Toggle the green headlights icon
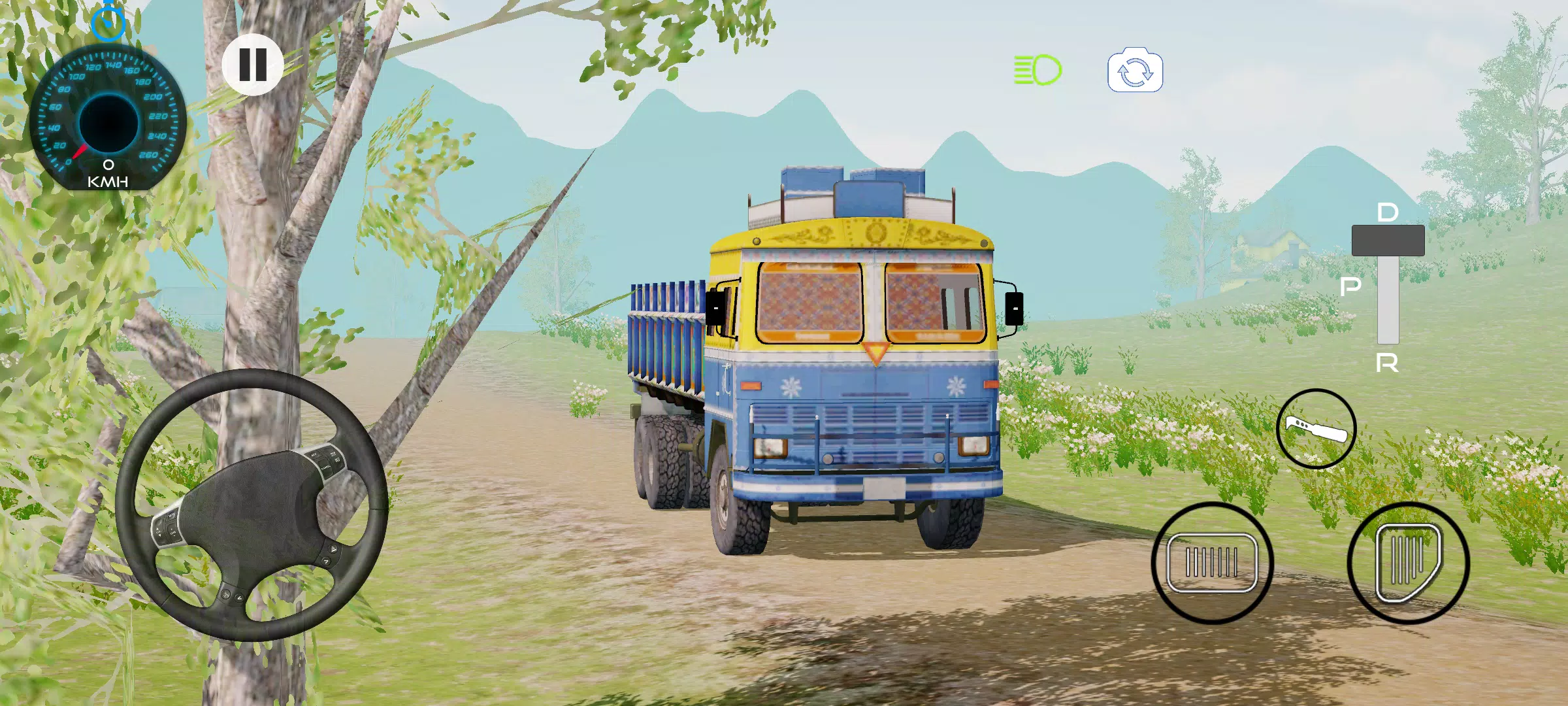This screenshot has height=706, width=1568. (1037, 70)
